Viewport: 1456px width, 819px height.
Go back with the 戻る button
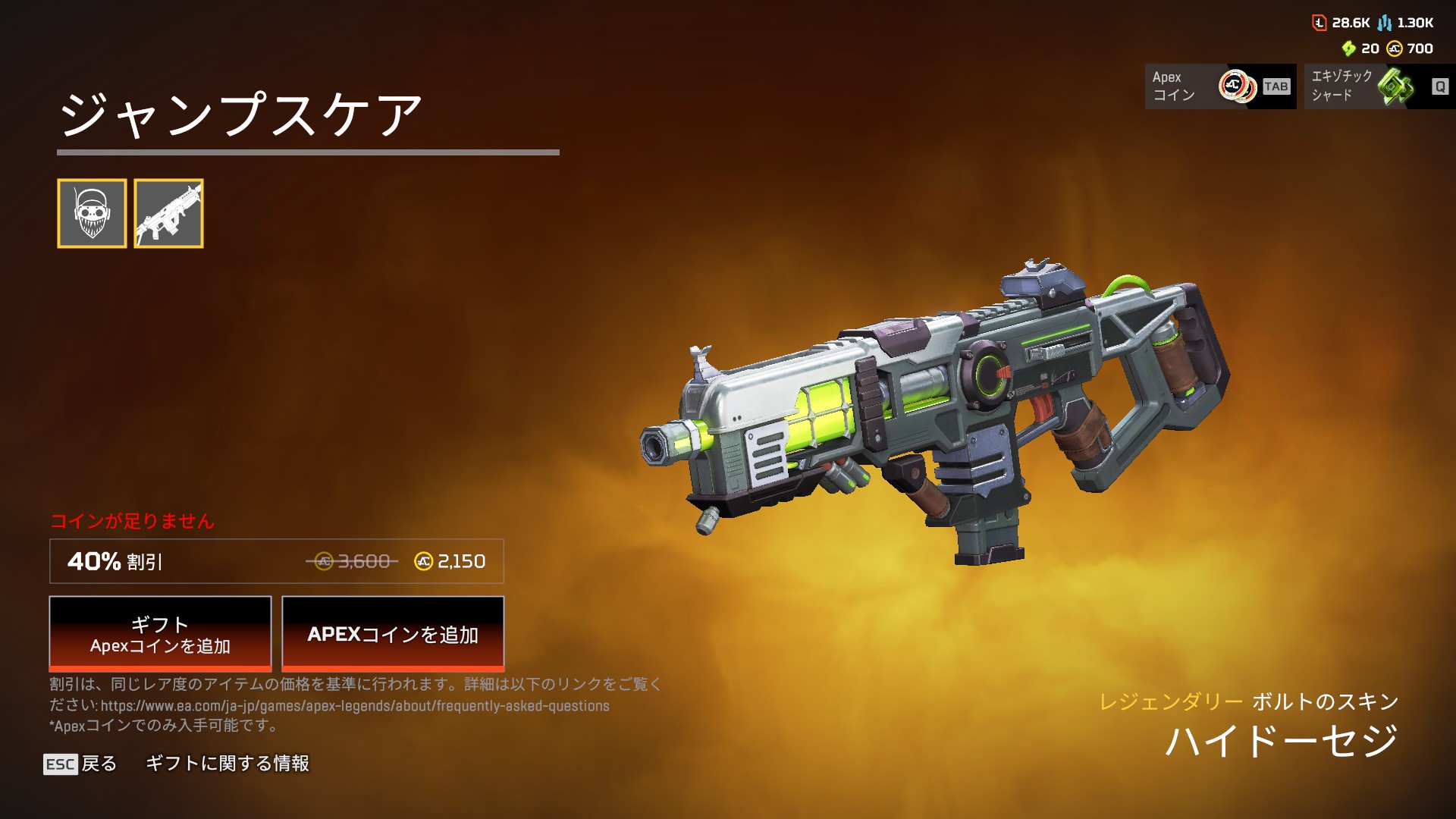[80, 764]
